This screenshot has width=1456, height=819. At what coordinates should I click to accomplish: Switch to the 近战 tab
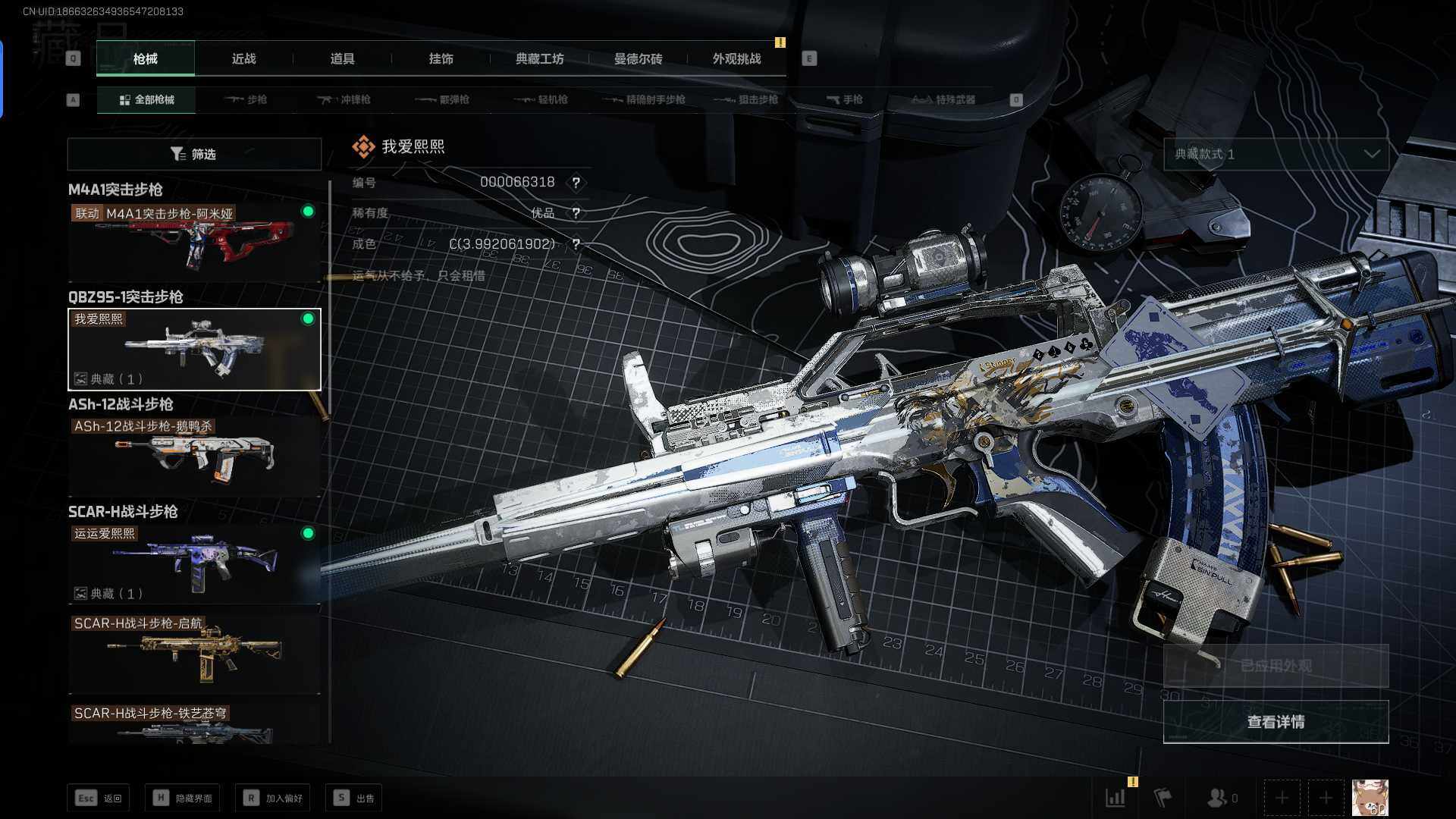pyautogui.click(x=243, y=58)
